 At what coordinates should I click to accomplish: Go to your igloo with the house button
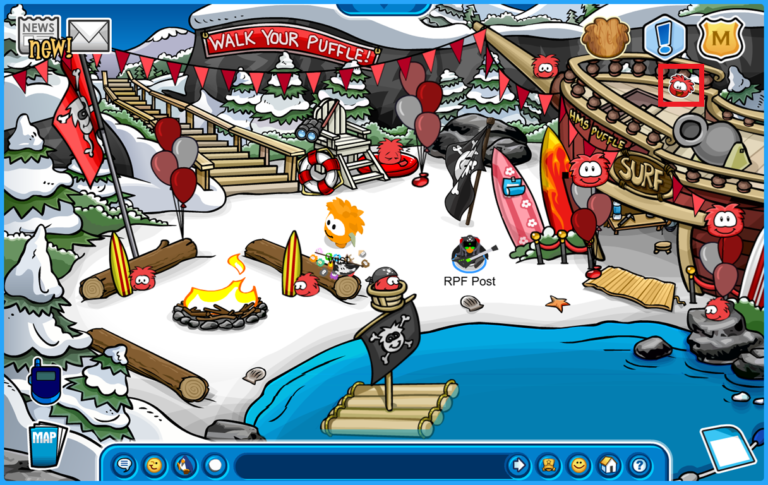pyautogui.click(x=609, y=465)
